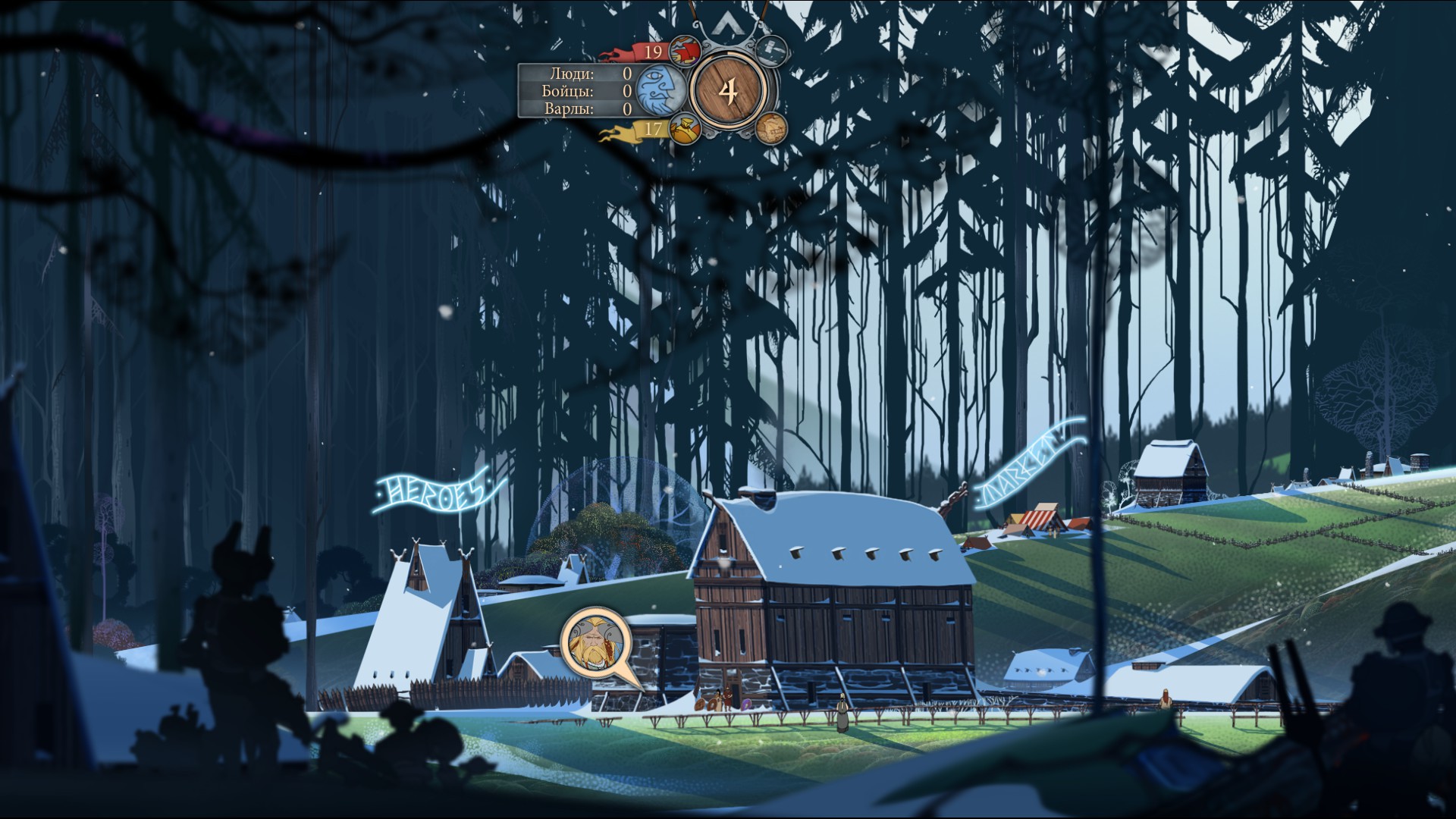Open the world map parchment icon
The width and height of the screenshot is (1456, 819).
click(770, 129)
